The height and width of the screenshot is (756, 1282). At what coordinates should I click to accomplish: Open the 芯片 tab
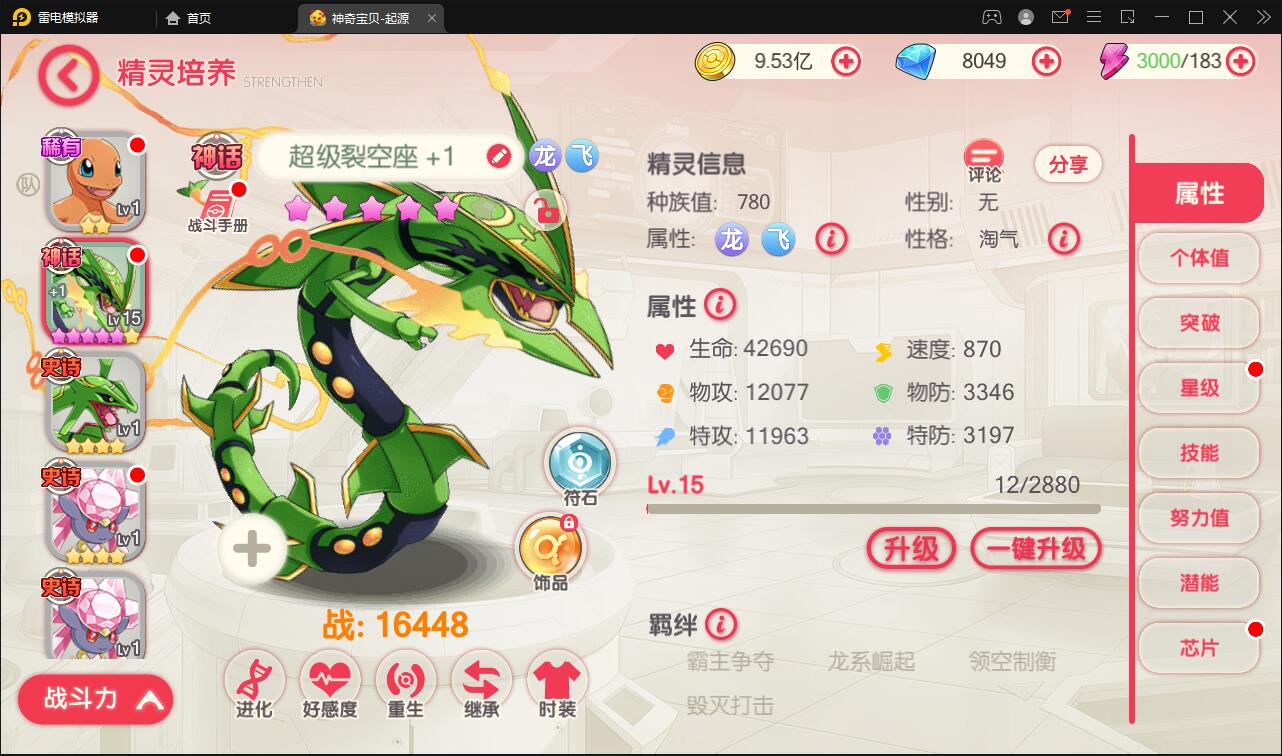click(1197, 647)
